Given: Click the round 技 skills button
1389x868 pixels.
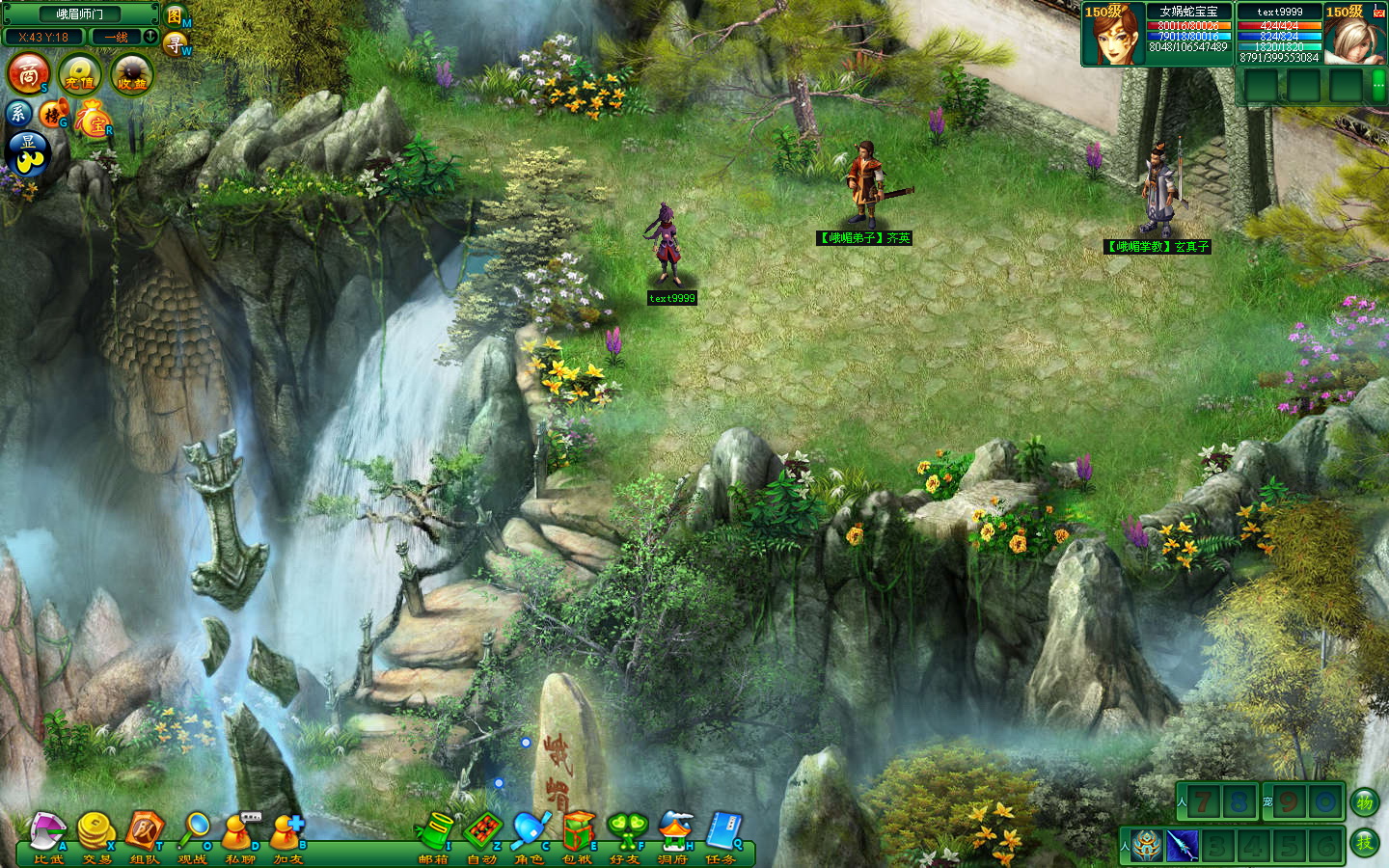Looking at the screenshot, I should click(1365, 842).
